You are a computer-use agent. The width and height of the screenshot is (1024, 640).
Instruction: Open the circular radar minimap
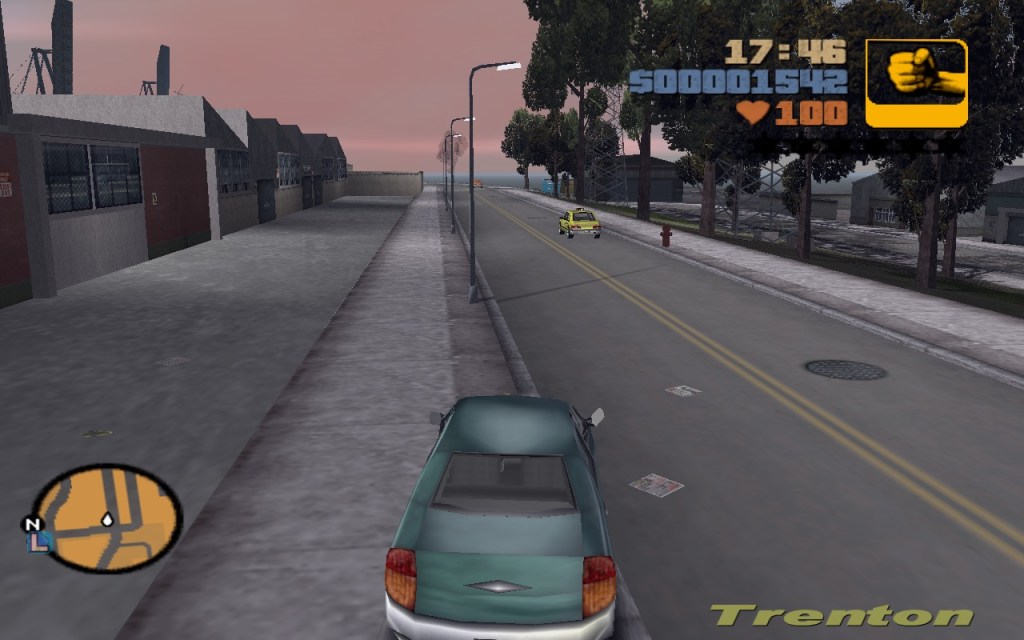click(107, 518)
